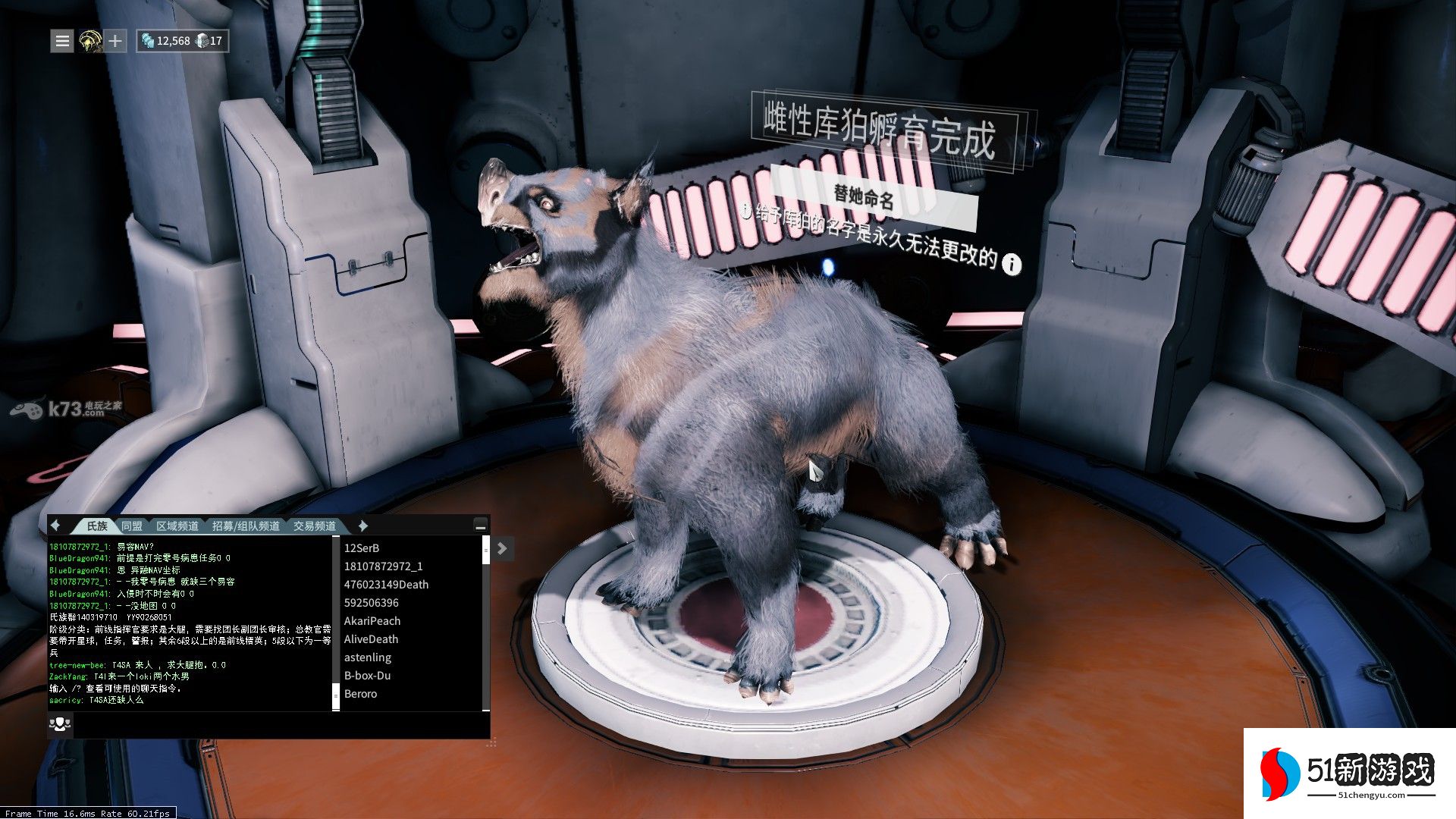Click the 替她命名 name-her button
This screenshot has height=819, width=1456.
(864, 197)
